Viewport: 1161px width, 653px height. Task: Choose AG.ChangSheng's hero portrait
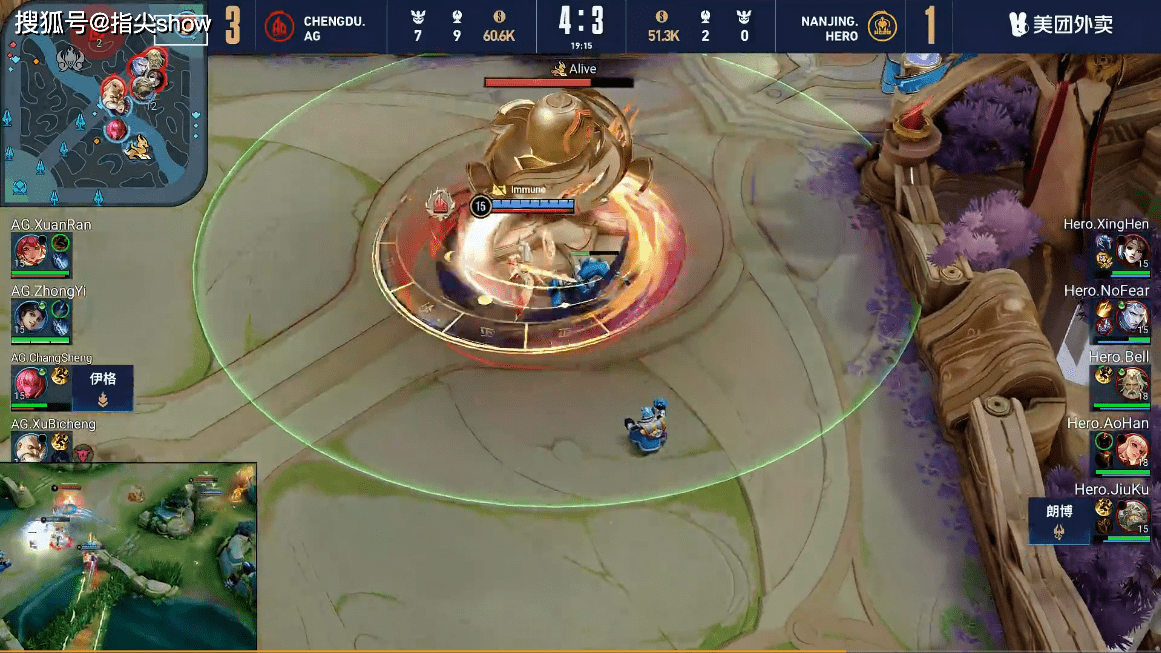pos(27,384)
